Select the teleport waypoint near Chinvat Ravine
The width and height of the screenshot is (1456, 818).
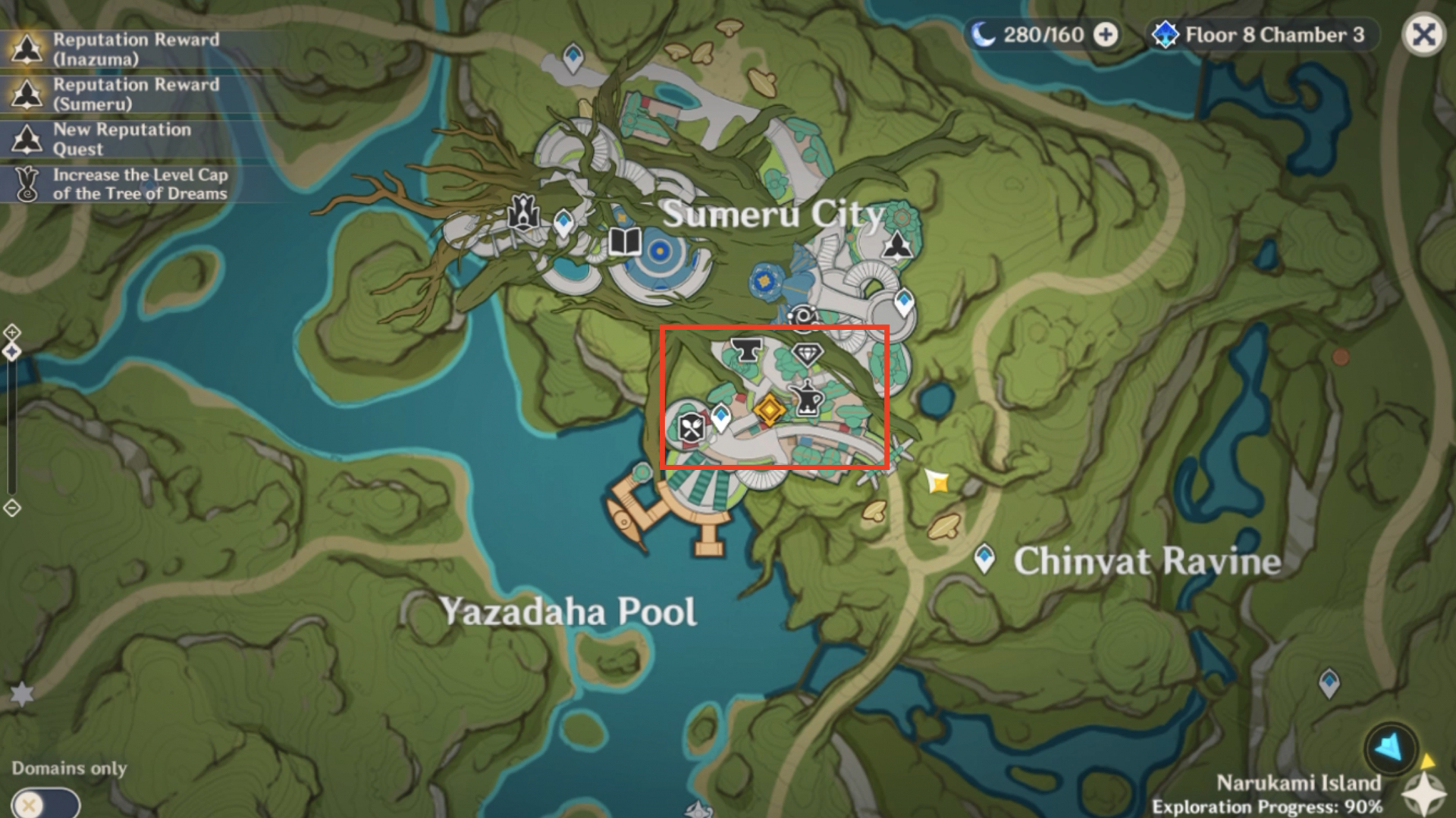(x=986, y=557)
